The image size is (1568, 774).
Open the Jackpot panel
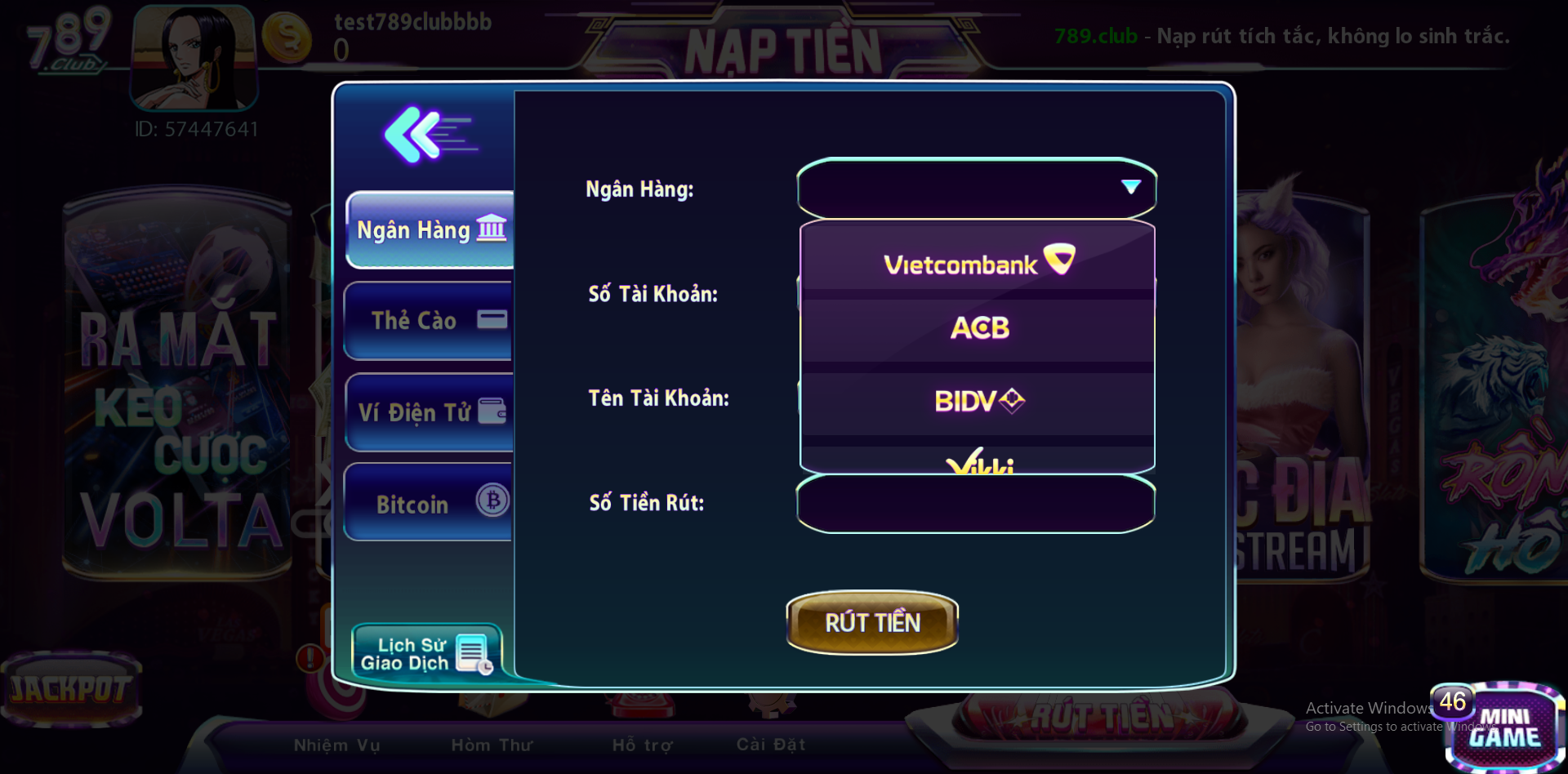click(71, 688)
